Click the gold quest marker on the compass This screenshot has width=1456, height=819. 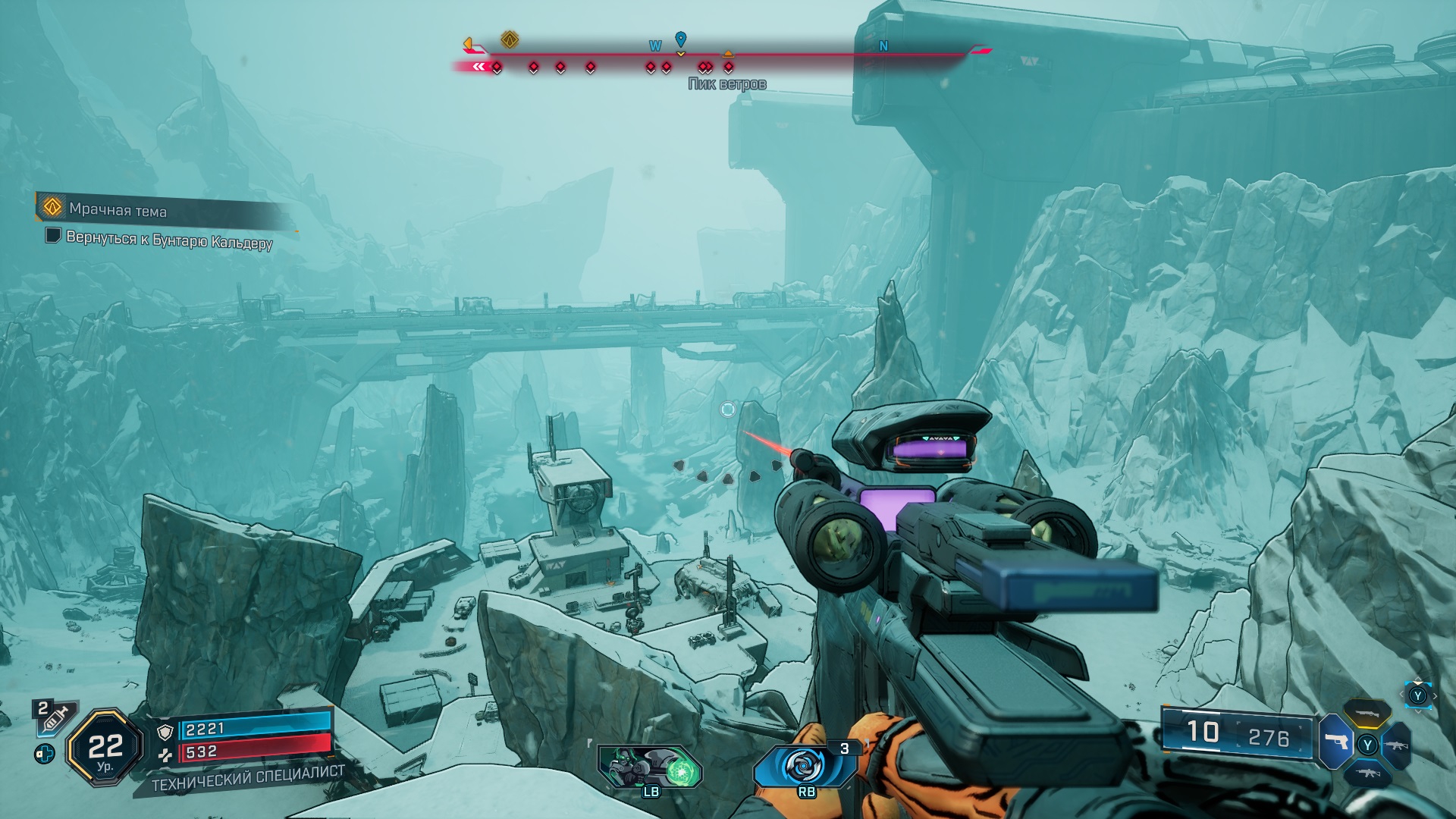coord(510,39)
